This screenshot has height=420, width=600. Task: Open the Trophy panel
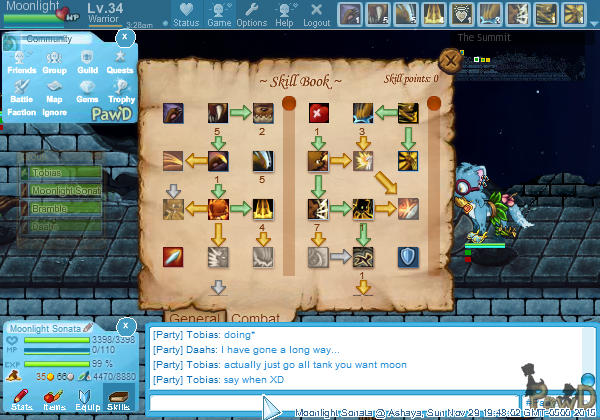[120, 90]
